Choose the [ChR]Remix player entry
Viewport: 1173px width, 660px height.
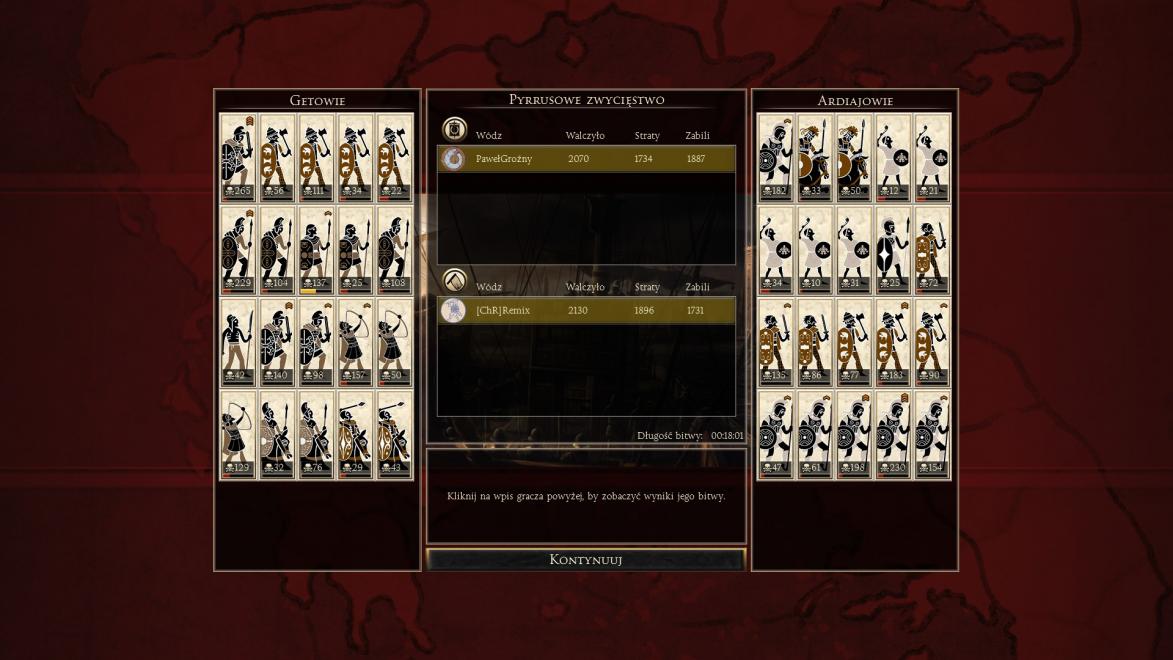point(586,311)
